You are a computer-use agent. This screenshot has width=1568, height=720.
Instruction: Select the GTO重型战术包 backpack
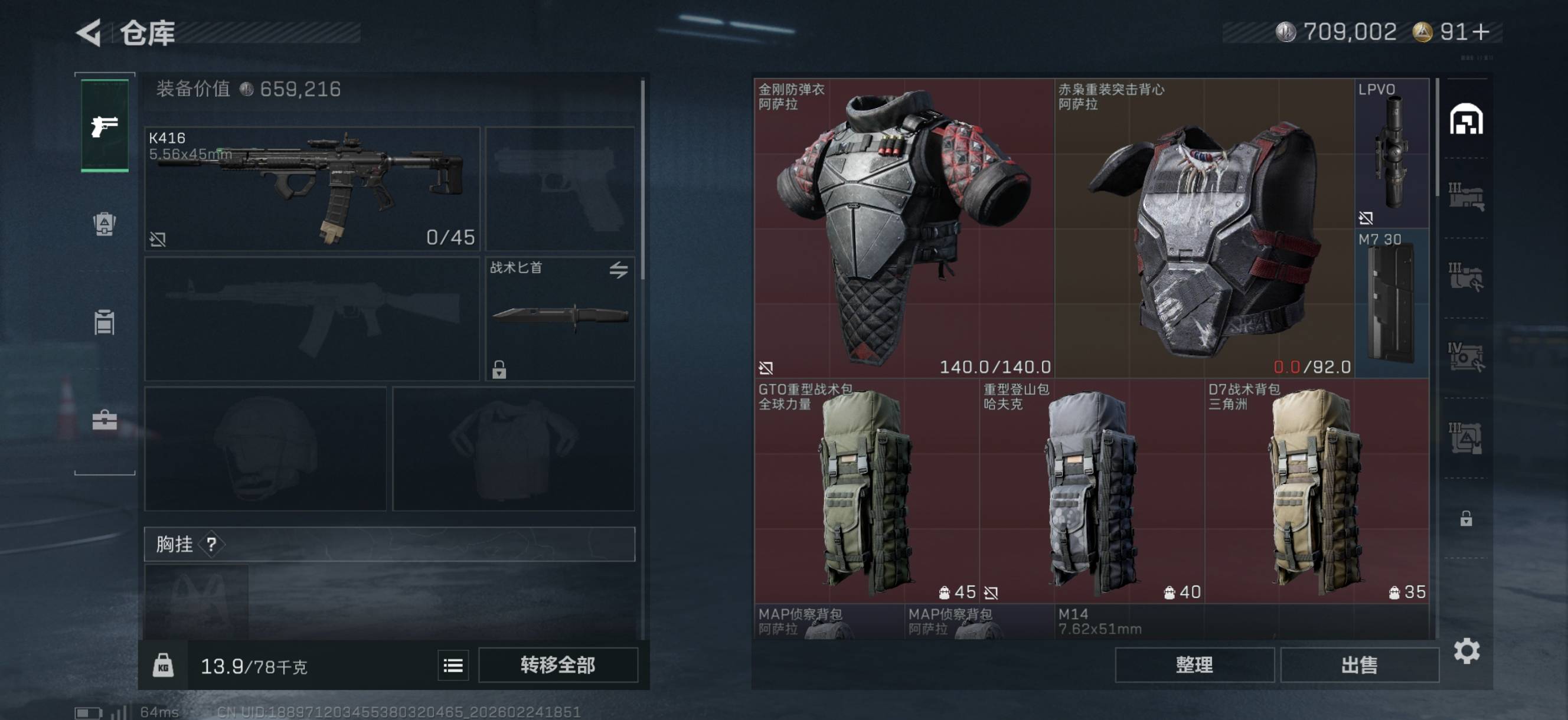pyautogui.click(x=866, y=490)
